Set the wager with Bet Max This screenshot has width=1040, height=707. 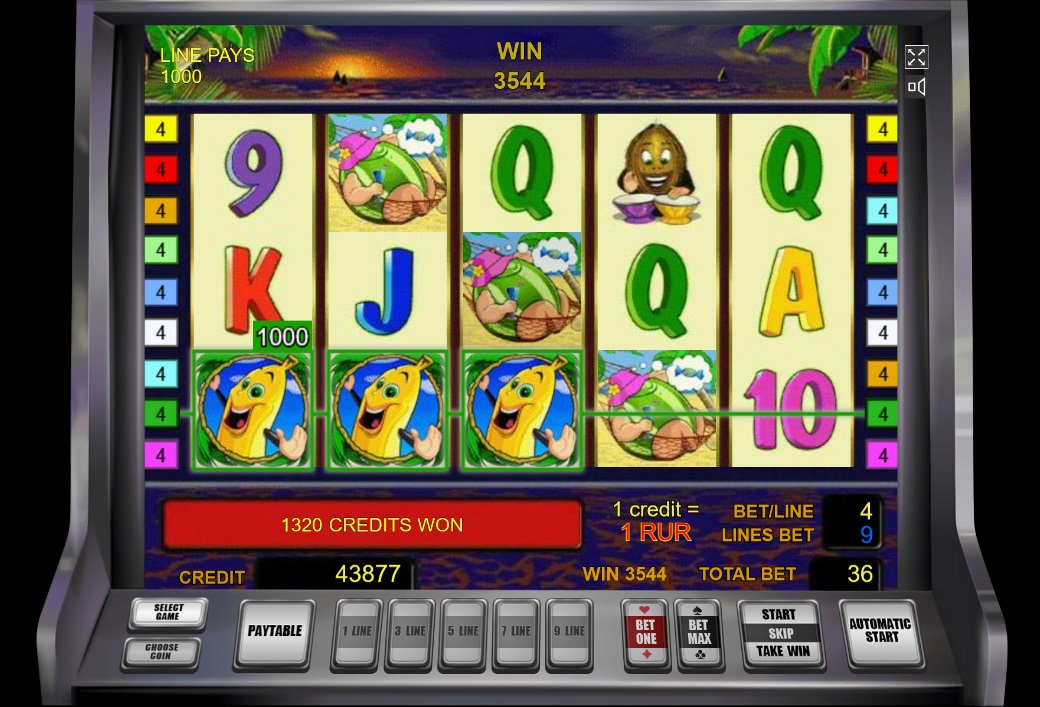pyautogui.click(x=699, y=632)
